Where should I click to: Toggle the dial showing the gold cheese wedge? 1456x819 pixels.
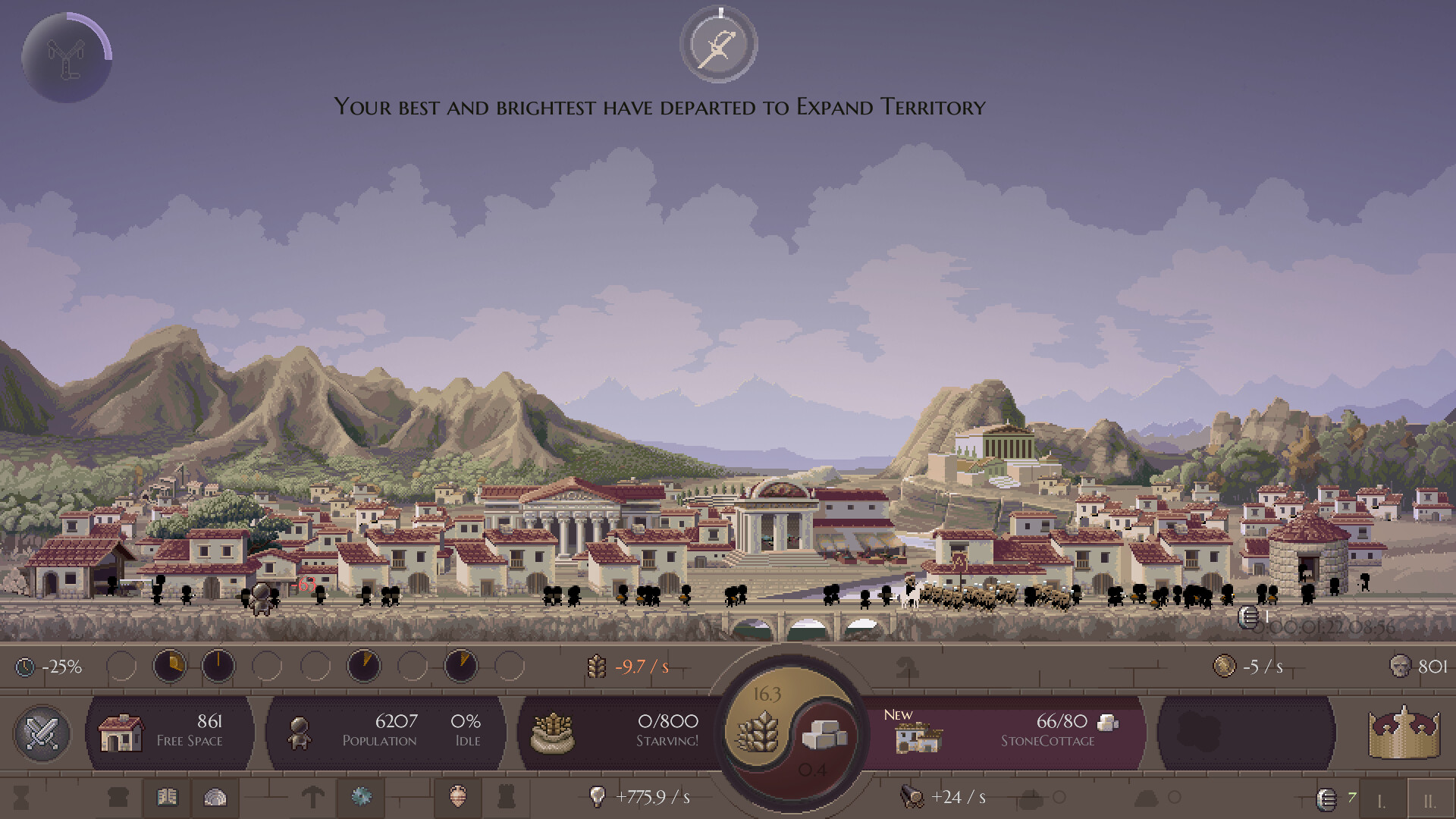(170, 665)
